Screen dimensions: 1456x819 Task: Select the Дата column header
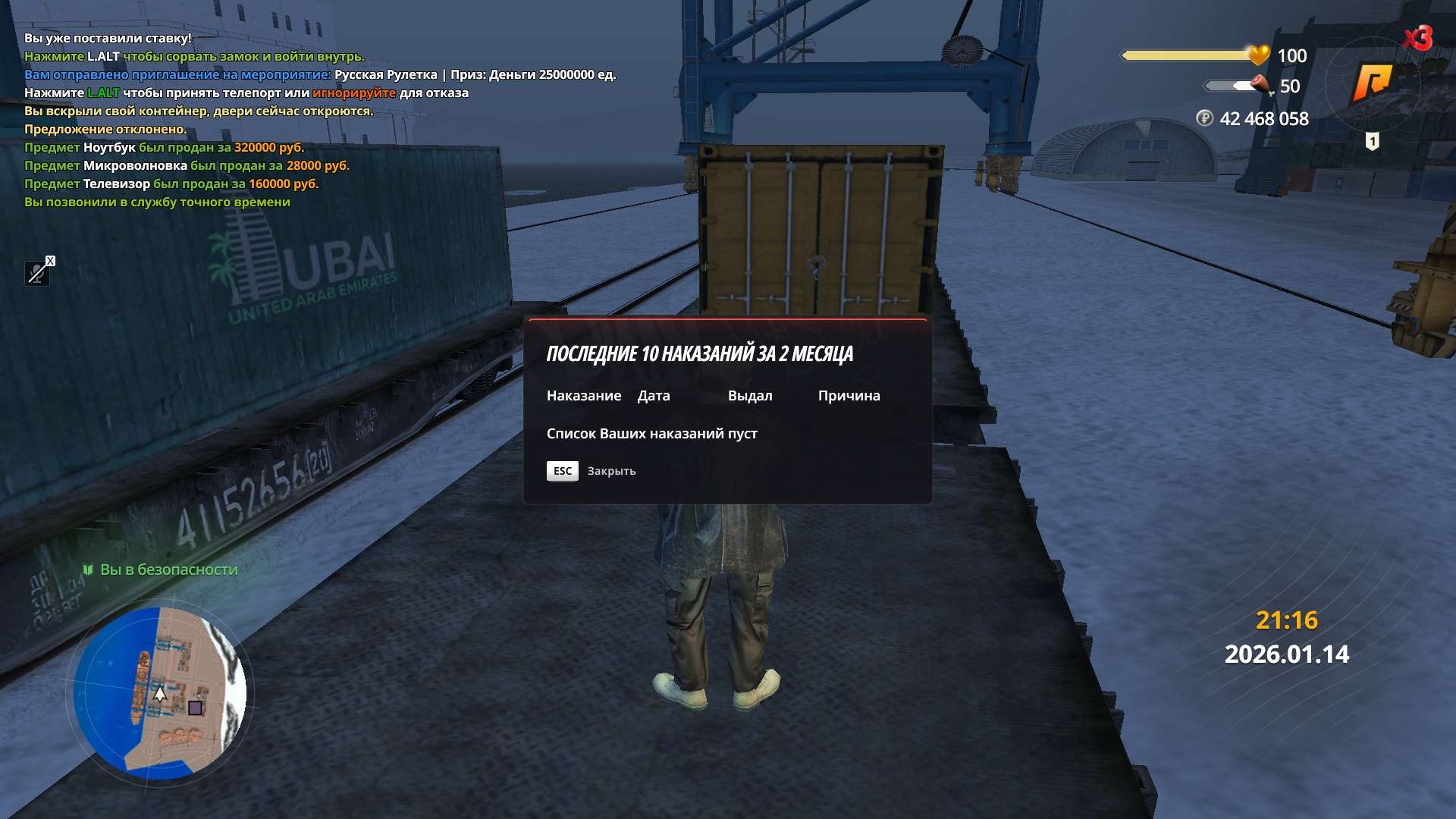[x=653, y=396]
